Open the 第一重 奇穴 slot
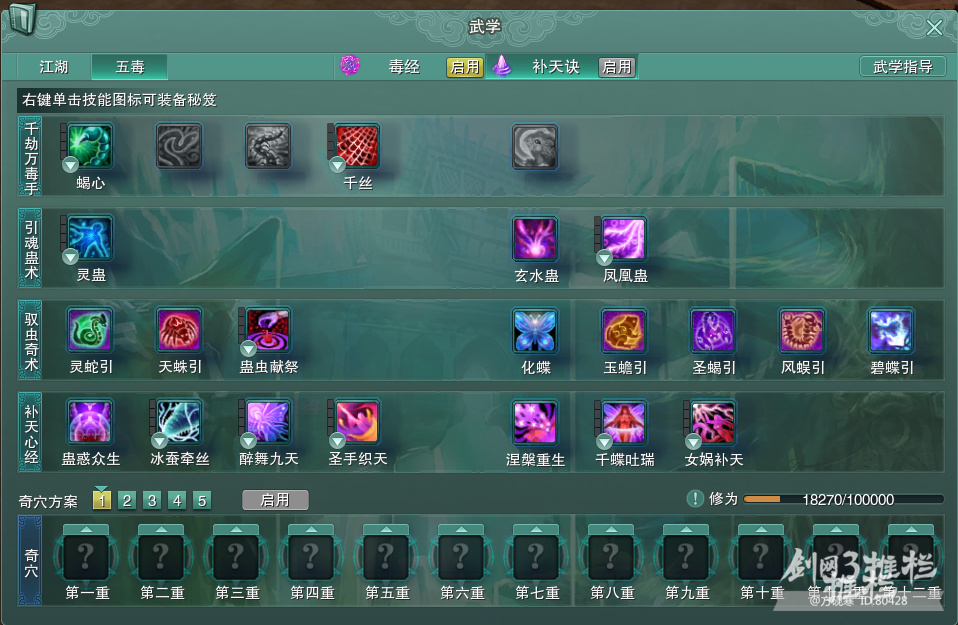 pyautogui.click(x=87, y=555)
